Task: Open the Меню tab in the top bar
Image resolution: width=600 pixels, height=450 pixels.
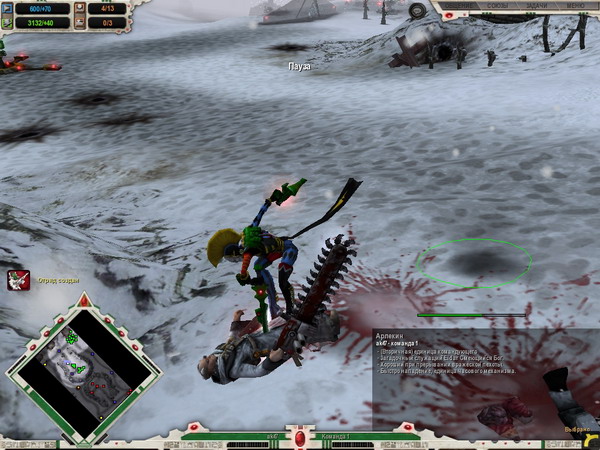Action: tap(578, 6)
